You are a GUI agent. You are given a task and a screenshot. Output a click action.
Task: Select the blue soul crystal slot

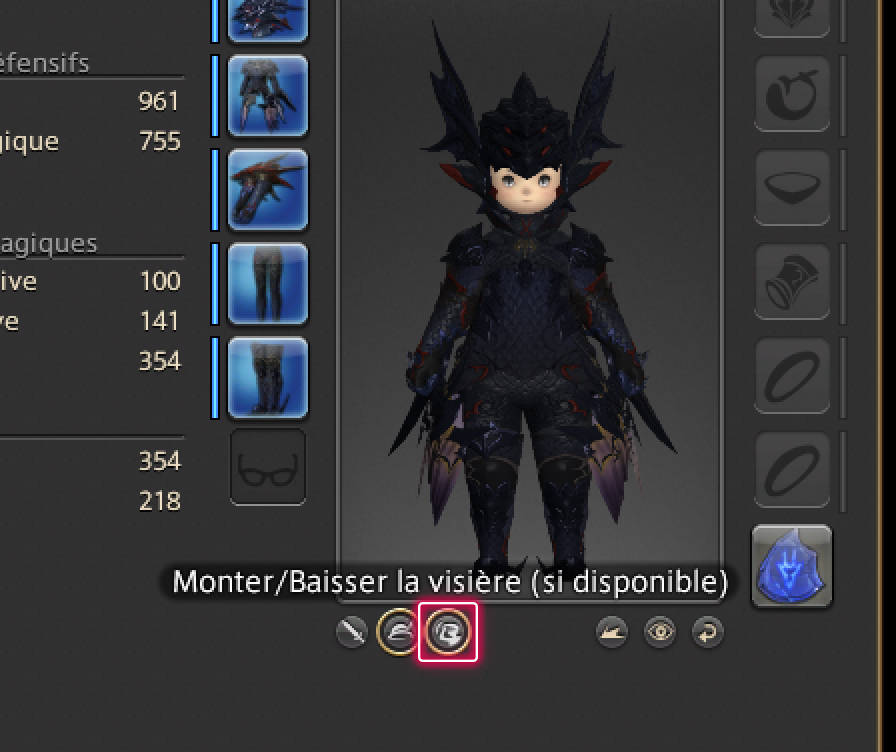pos(792,566)
